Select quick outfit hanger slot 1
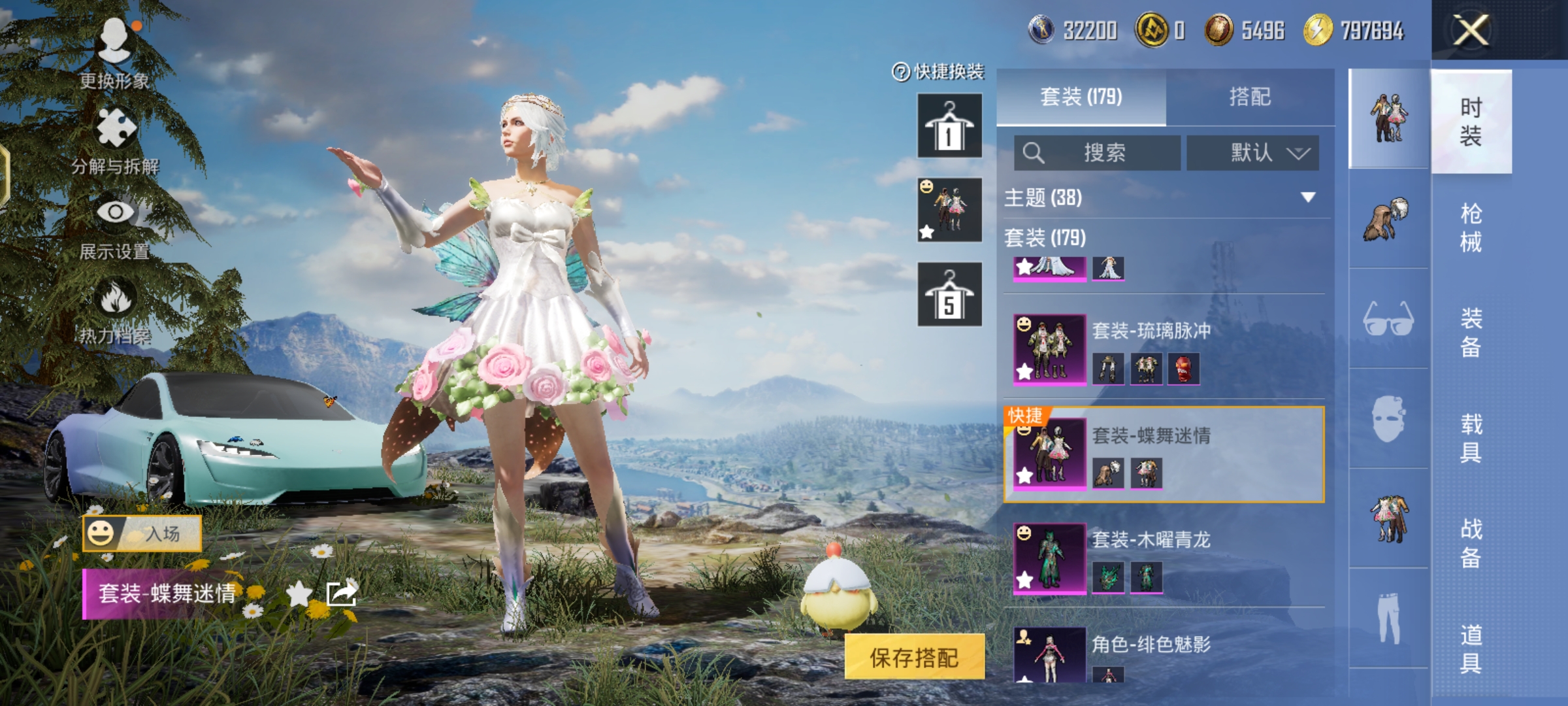 pos(949,126)
